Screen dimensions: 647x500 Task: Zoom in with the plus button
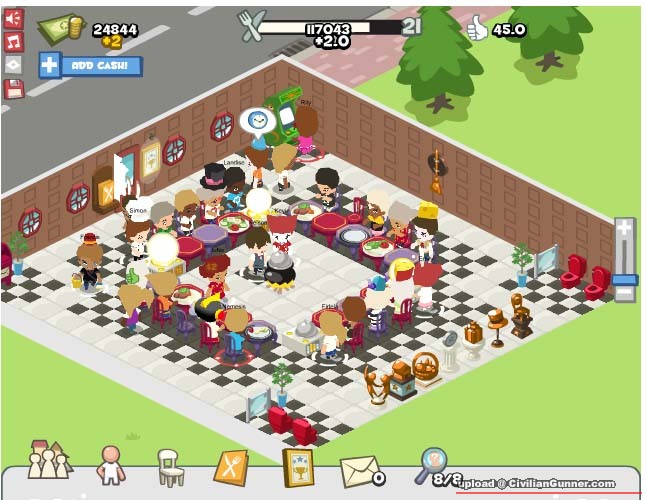click(624, 229)
